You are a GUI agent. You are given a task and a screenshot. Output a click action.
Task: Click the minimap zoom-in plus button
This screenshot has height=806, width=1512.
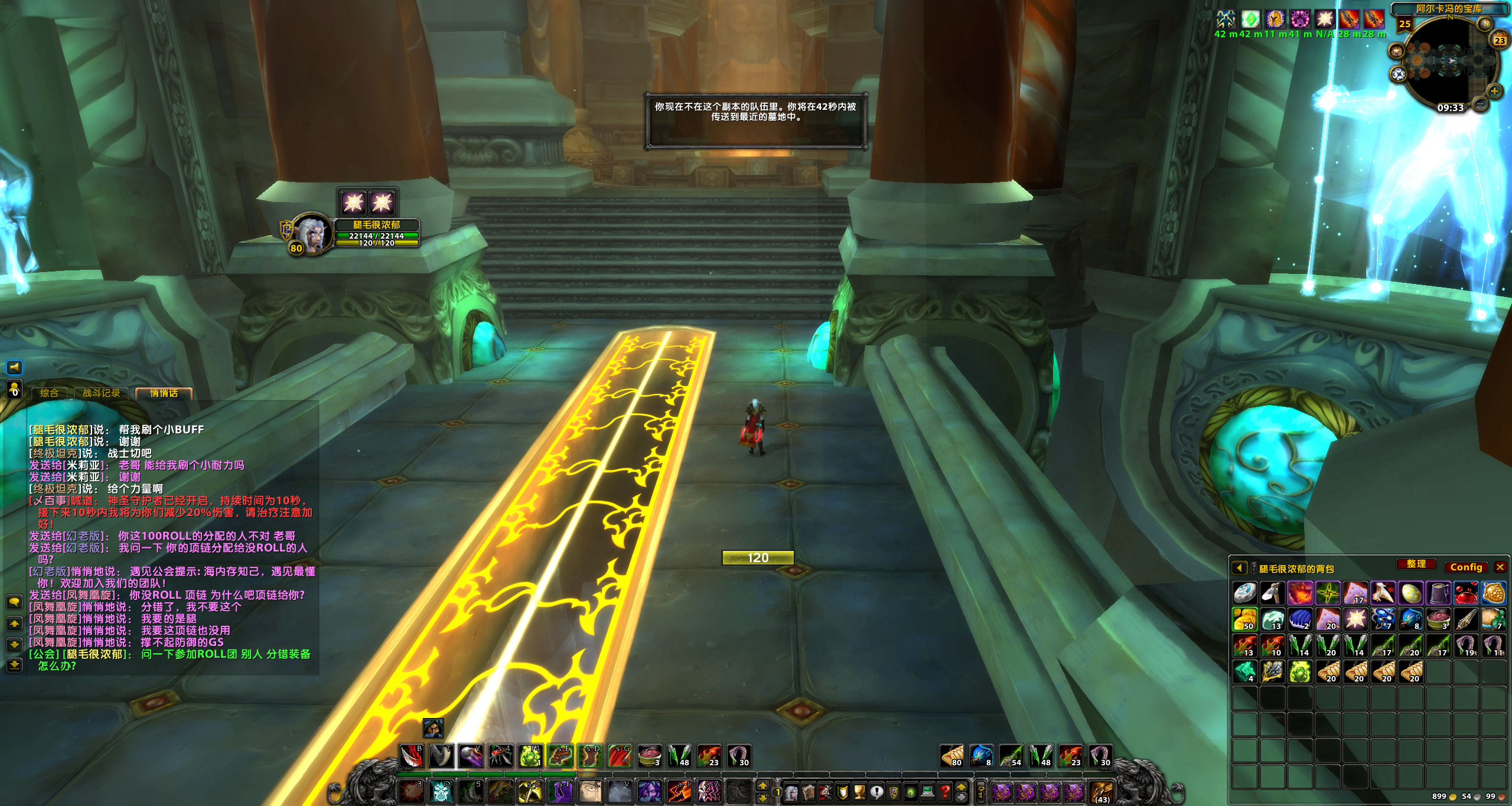point(1494,92)
